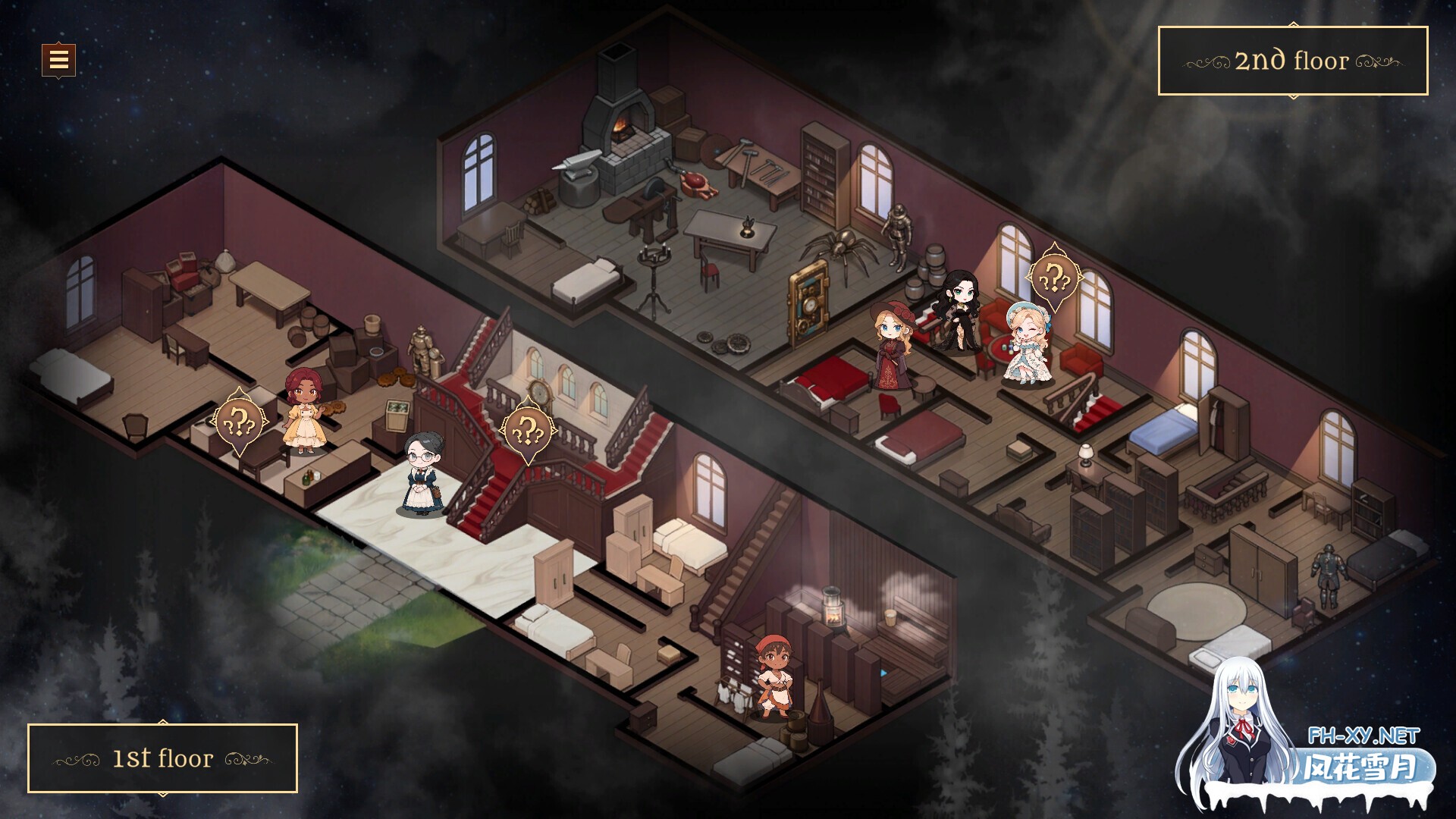This screenshot has width=1456, height=819.
Task: Switch to the 2nd floor plaque
Action: 1293,61
